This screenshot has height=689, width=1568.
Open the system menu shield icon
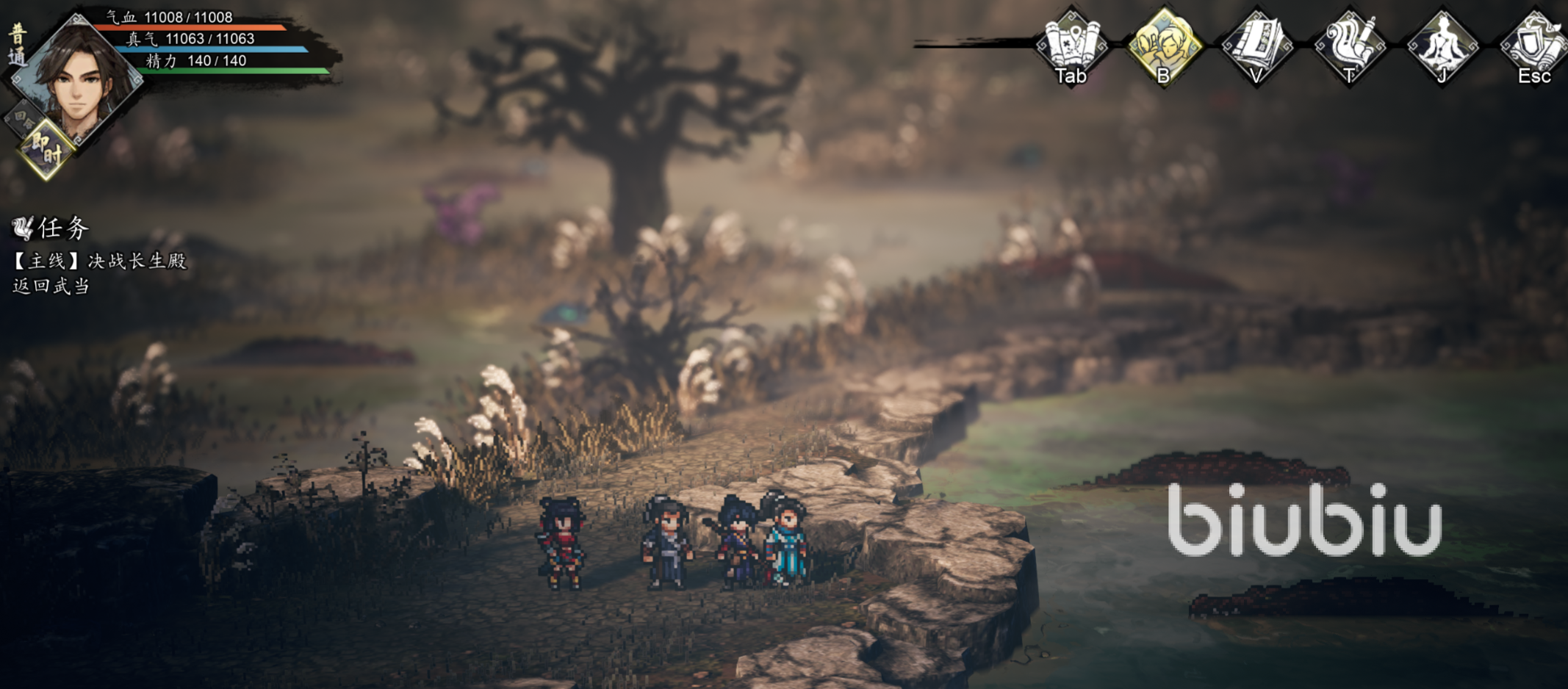coord(1533,44)
